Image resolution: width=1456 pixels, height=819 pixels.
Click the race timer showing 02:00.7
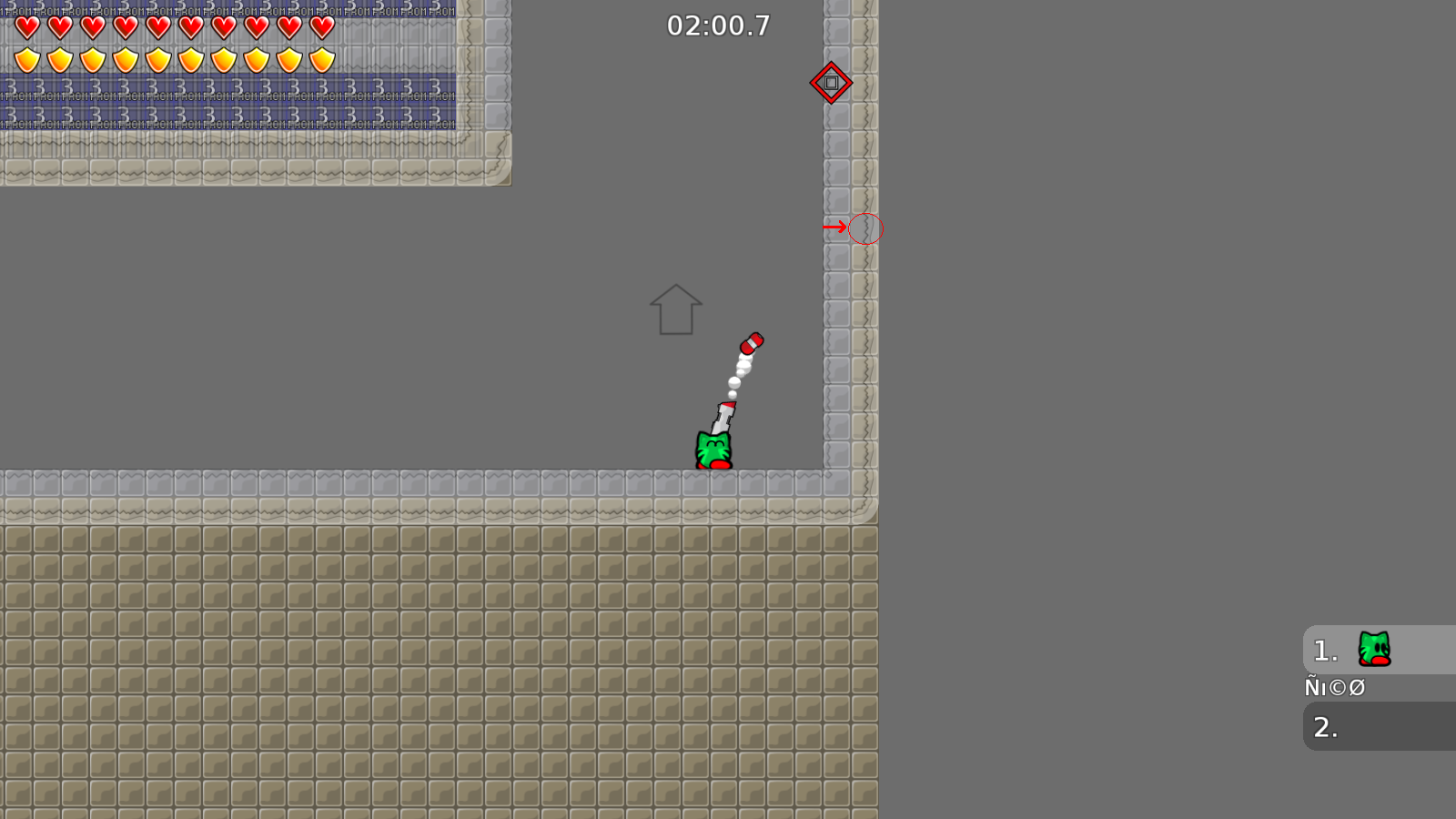coord(718,26)
